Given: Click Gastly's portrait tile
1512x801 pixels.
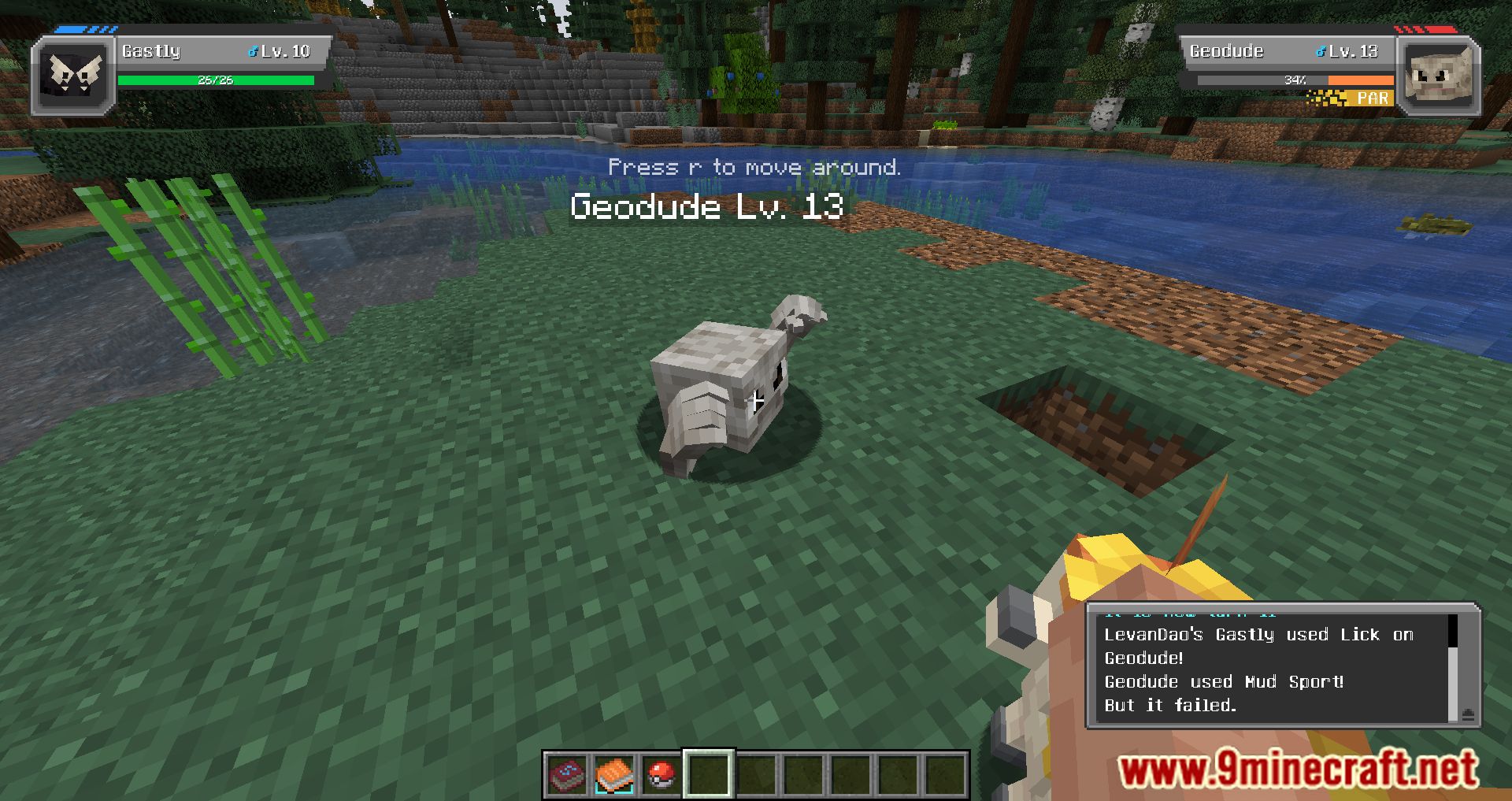Looking at the screenshot, I should tap(74, 76).
